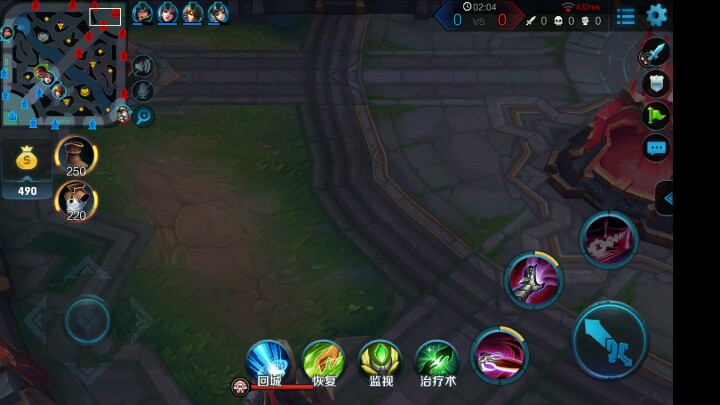Expand the side panel arrow tab
This screenshot has height=405, width=720.
(x=665, y=198)
